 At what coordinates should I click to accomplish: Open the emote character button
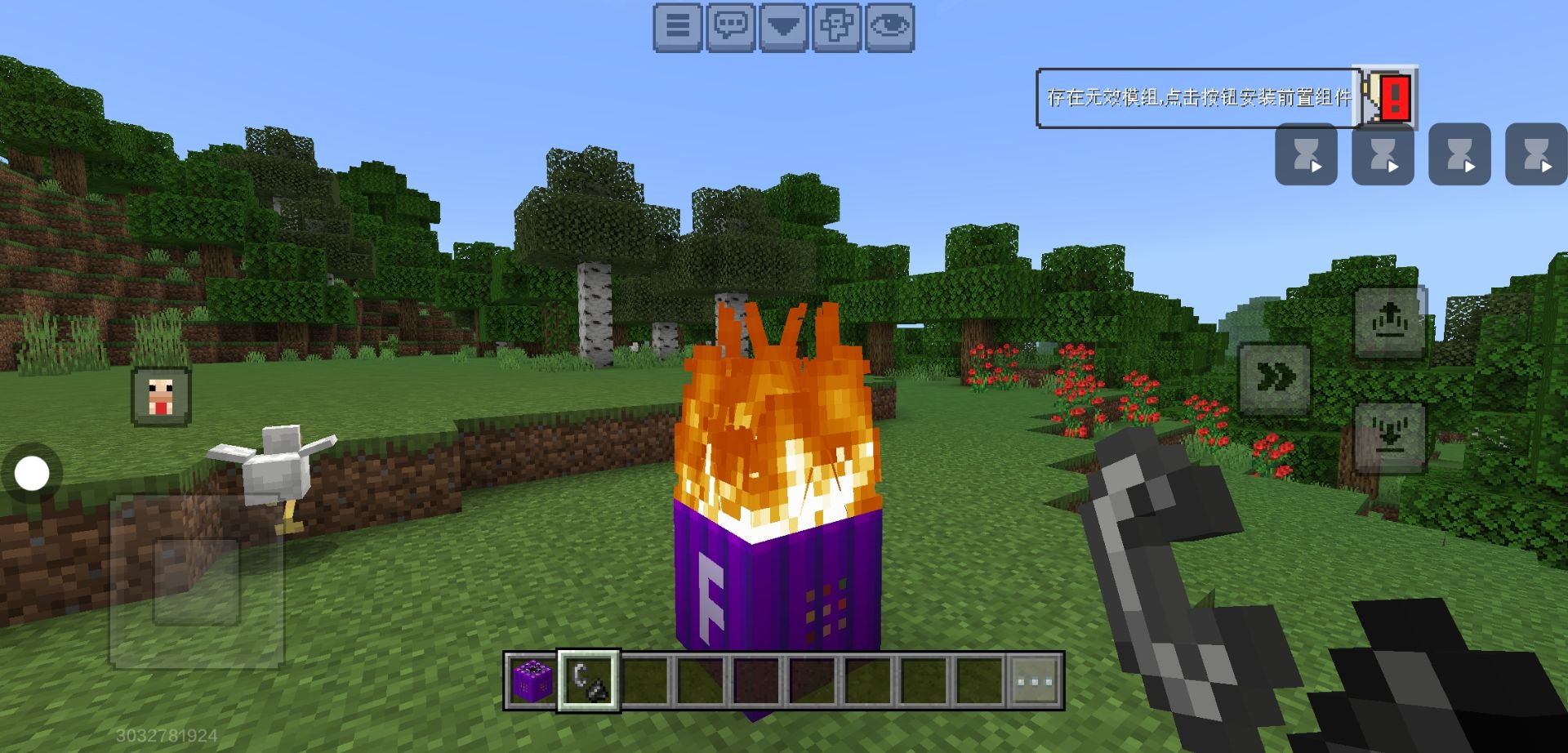(836, 27)
